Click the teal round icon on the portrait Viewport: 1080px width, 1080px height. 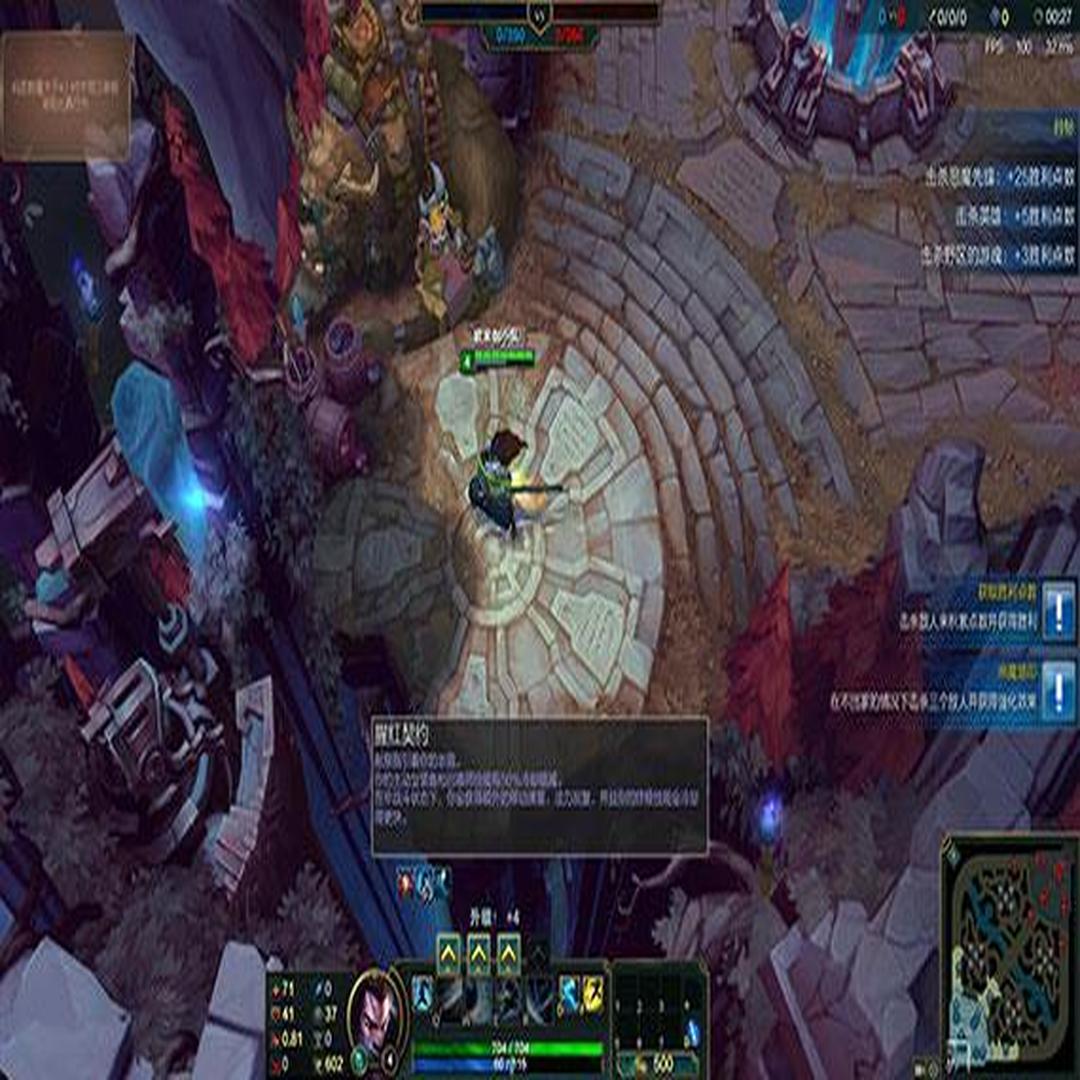[359, 1059]
